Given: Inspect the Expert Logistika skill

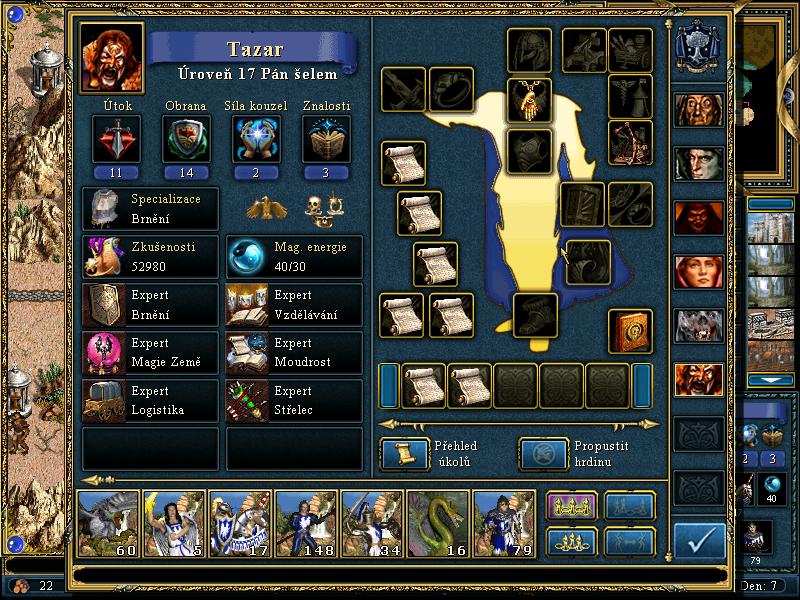Looking at the screenshot, I should [150, 400].
